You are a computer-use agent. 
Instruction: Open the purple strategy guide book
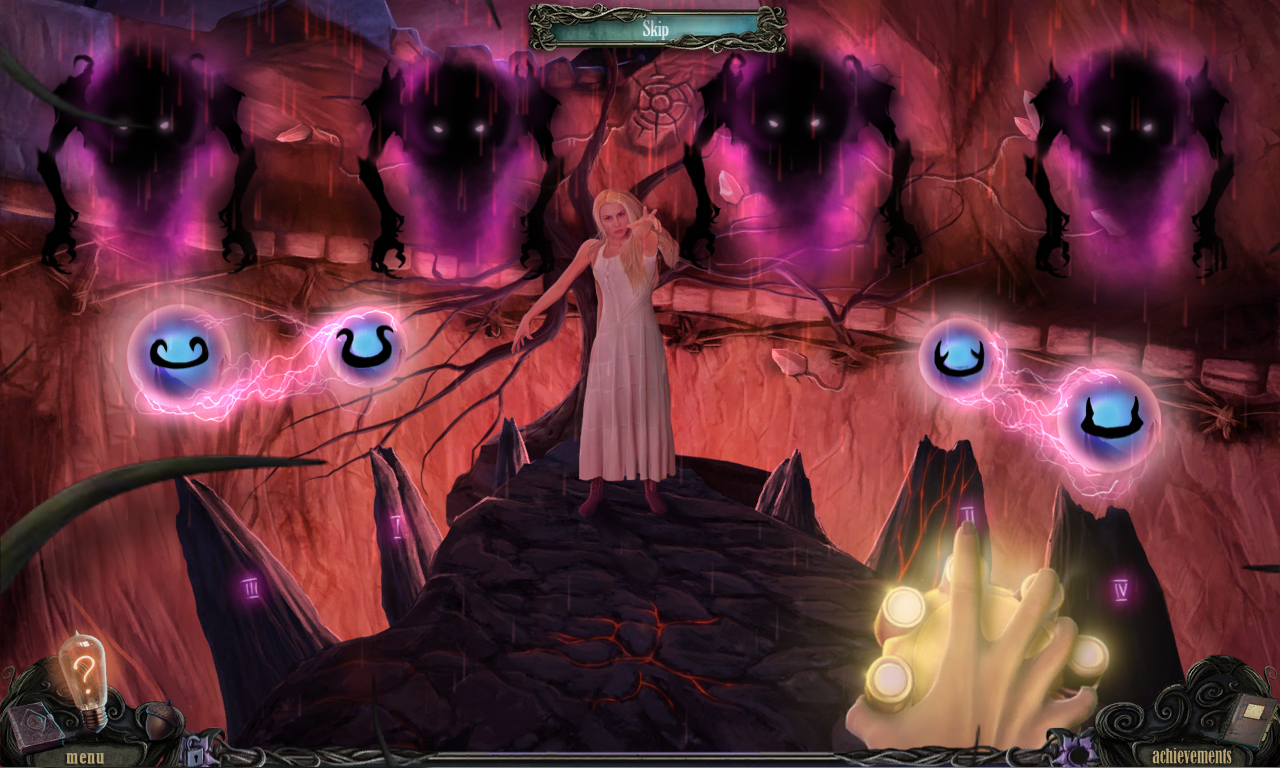pyautogui.click(x=36, y=723)
